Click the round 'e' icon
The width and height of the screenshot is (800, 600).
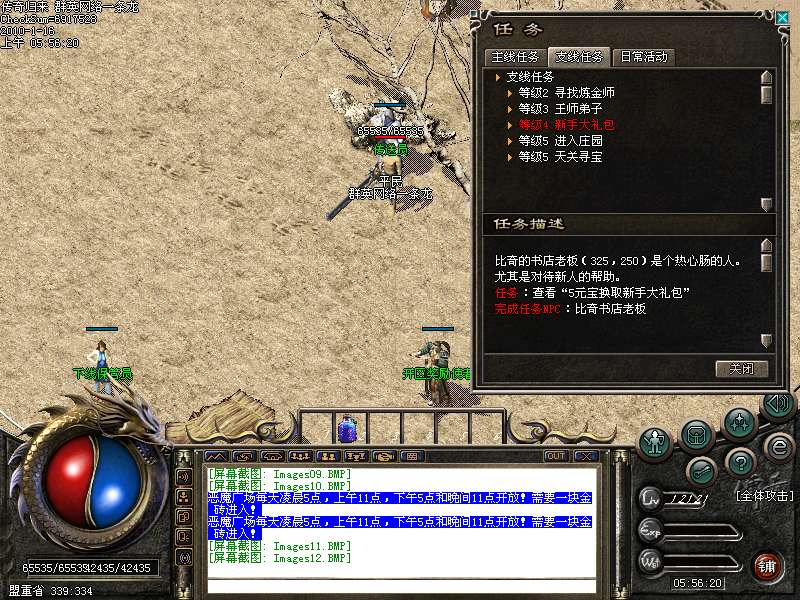pos(779,446)
